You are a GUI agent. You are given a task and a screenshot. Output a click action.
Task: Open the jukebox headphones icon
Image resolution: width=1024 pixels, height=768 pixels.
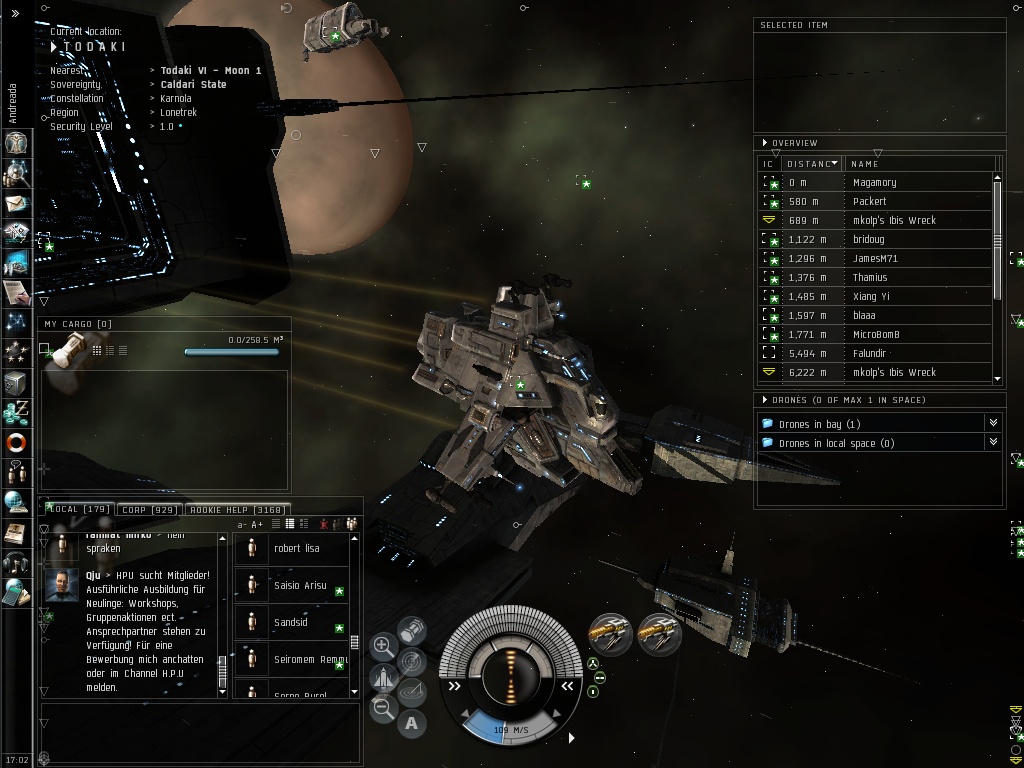[16, 562]
